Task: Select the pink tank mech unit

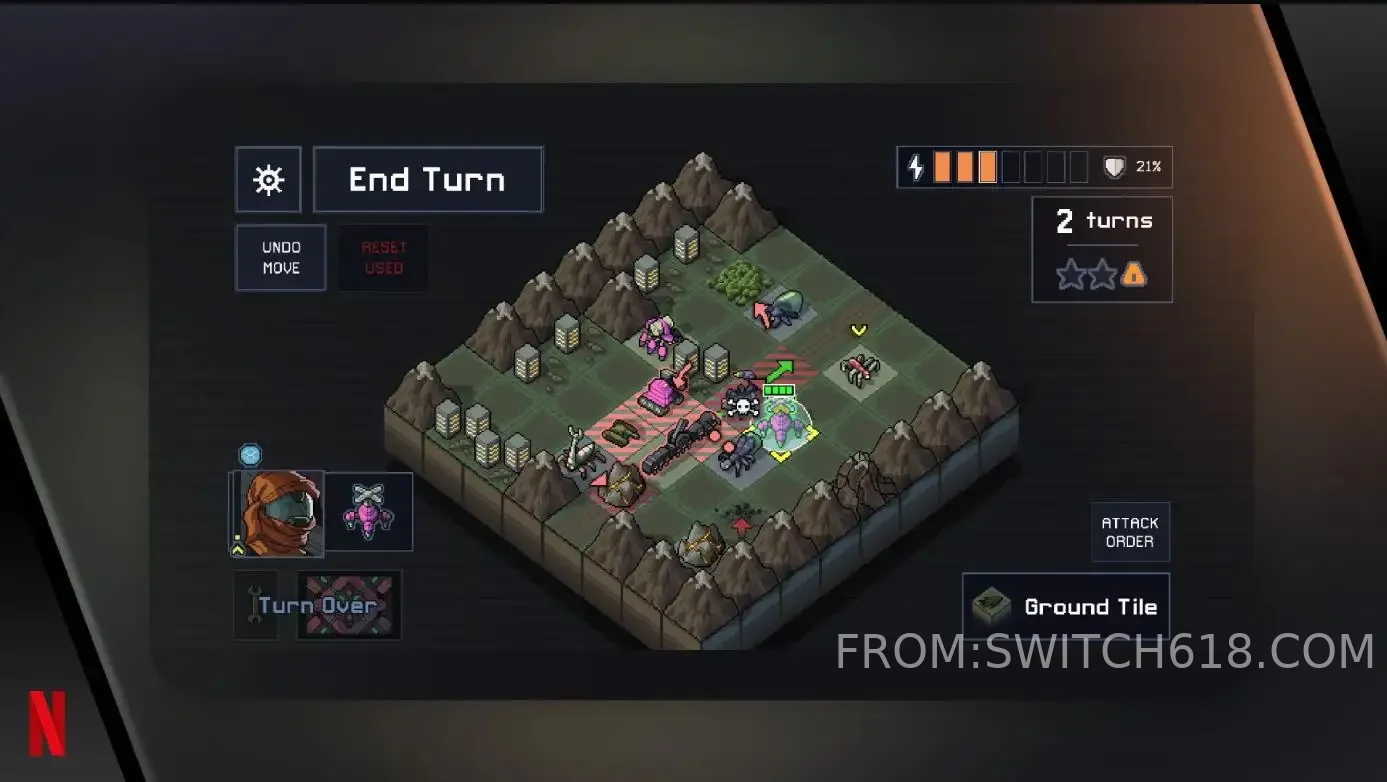Action: (660, 389)
